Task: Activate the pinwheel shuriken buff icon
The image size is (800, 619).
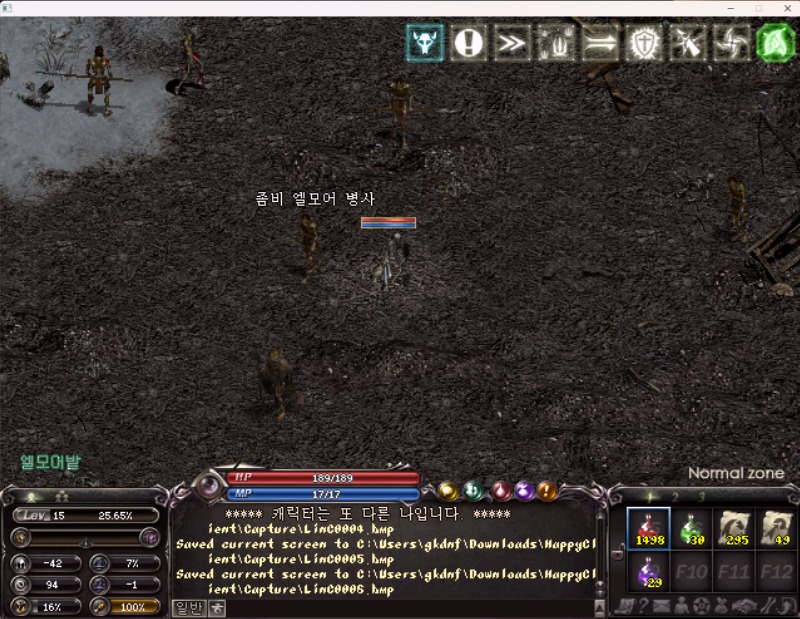Action: click(732, 43)
